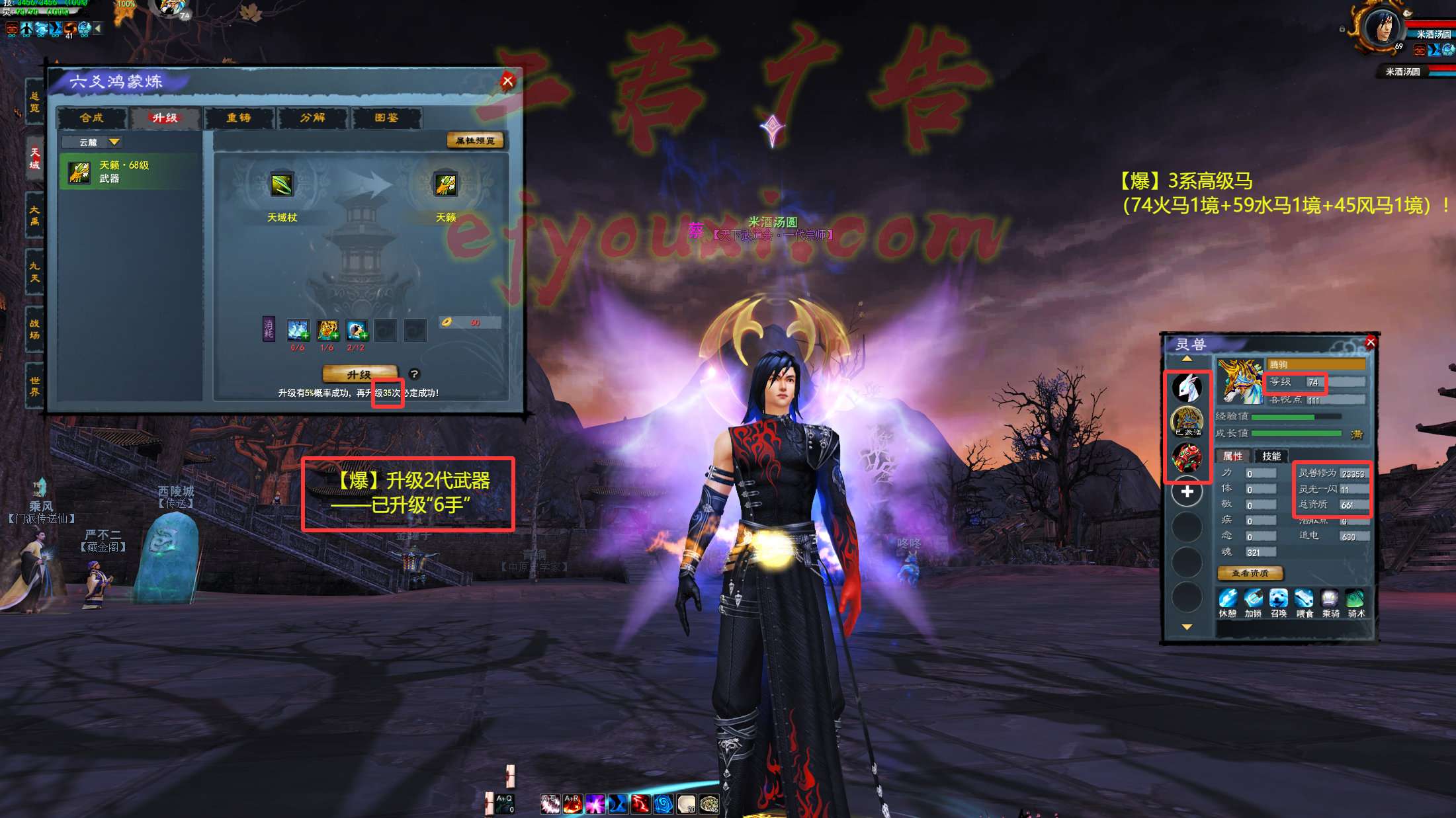Switch to the 合成 tab
Viewport: 1456px width, 818px height.
[x=91, y=118]
